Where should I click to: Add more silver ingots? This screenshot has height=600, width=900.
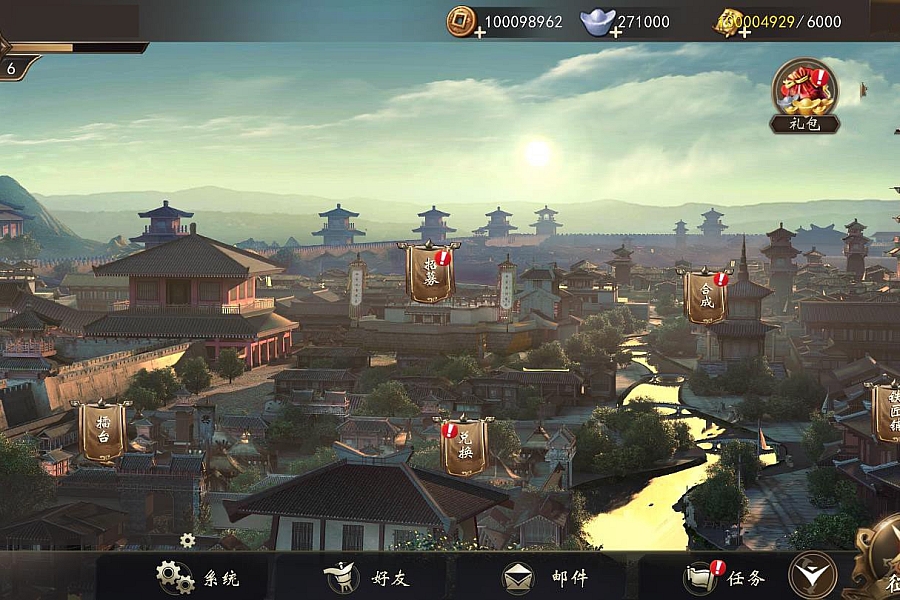615,32
